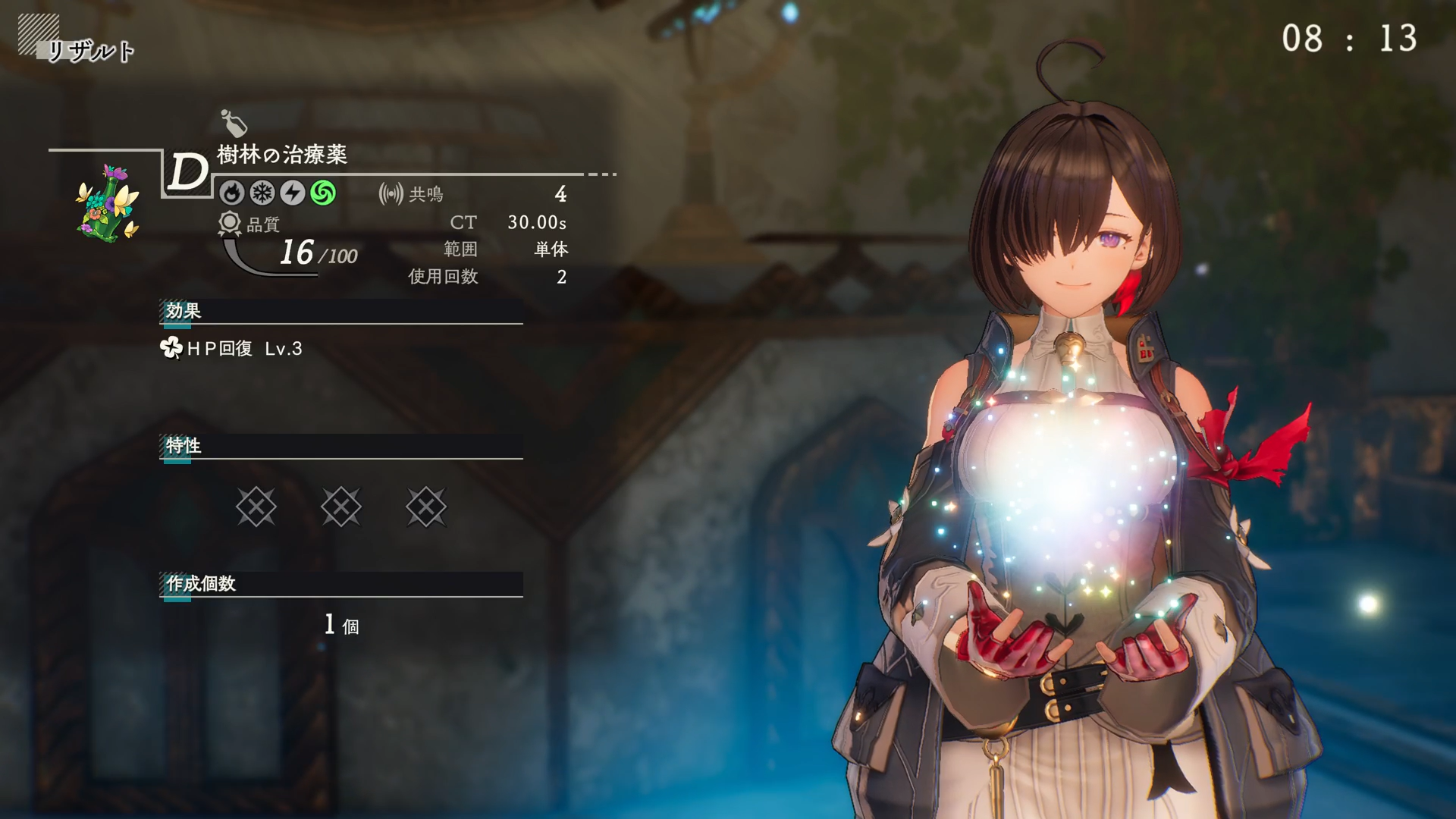This screenshot has height=819, width=1456.
Task: Select the 樹林の治療薬 item thumbnail
Action: [x=108, y=202]
